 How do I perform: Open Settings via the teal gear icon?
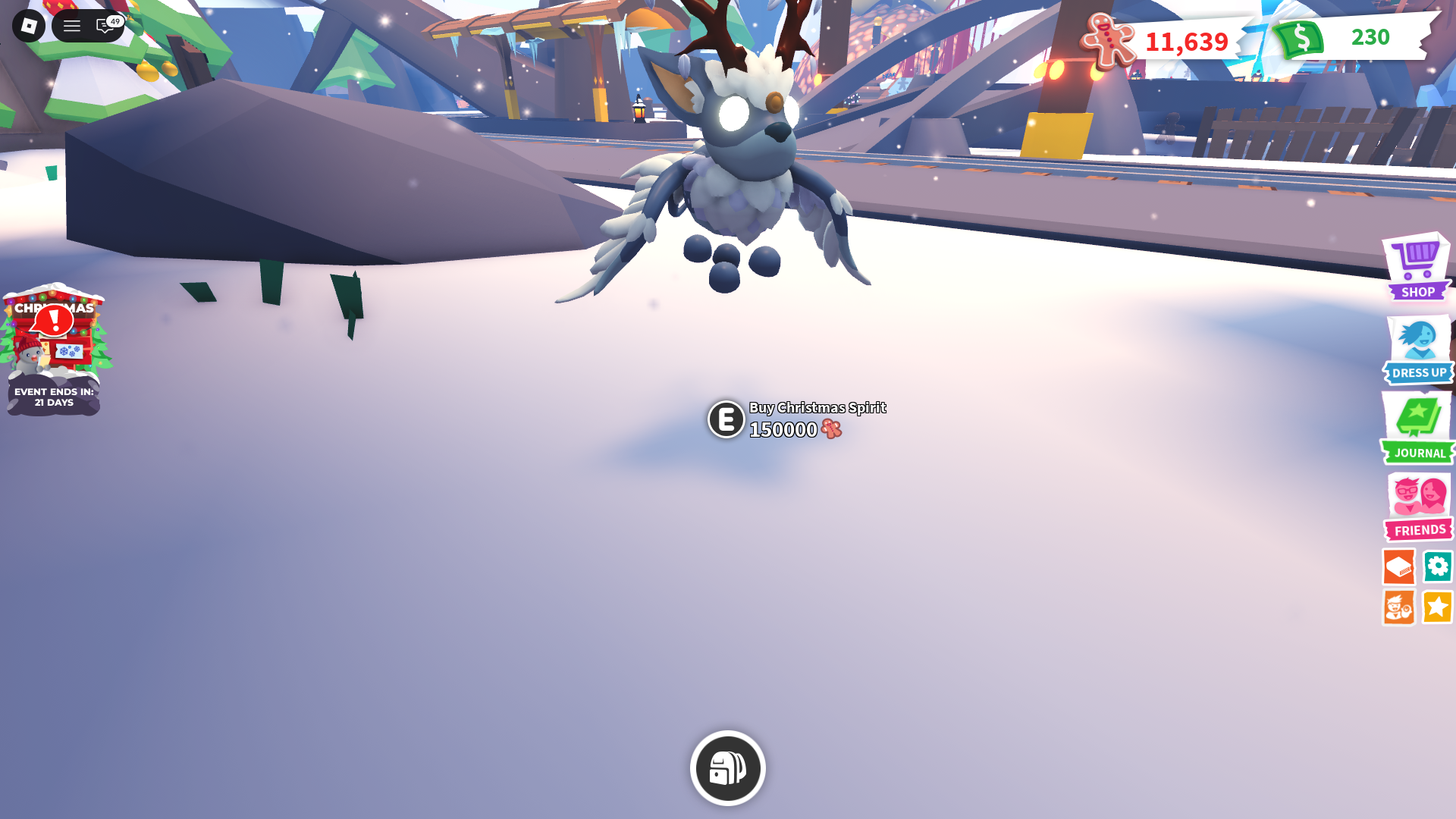(1438, 566)
